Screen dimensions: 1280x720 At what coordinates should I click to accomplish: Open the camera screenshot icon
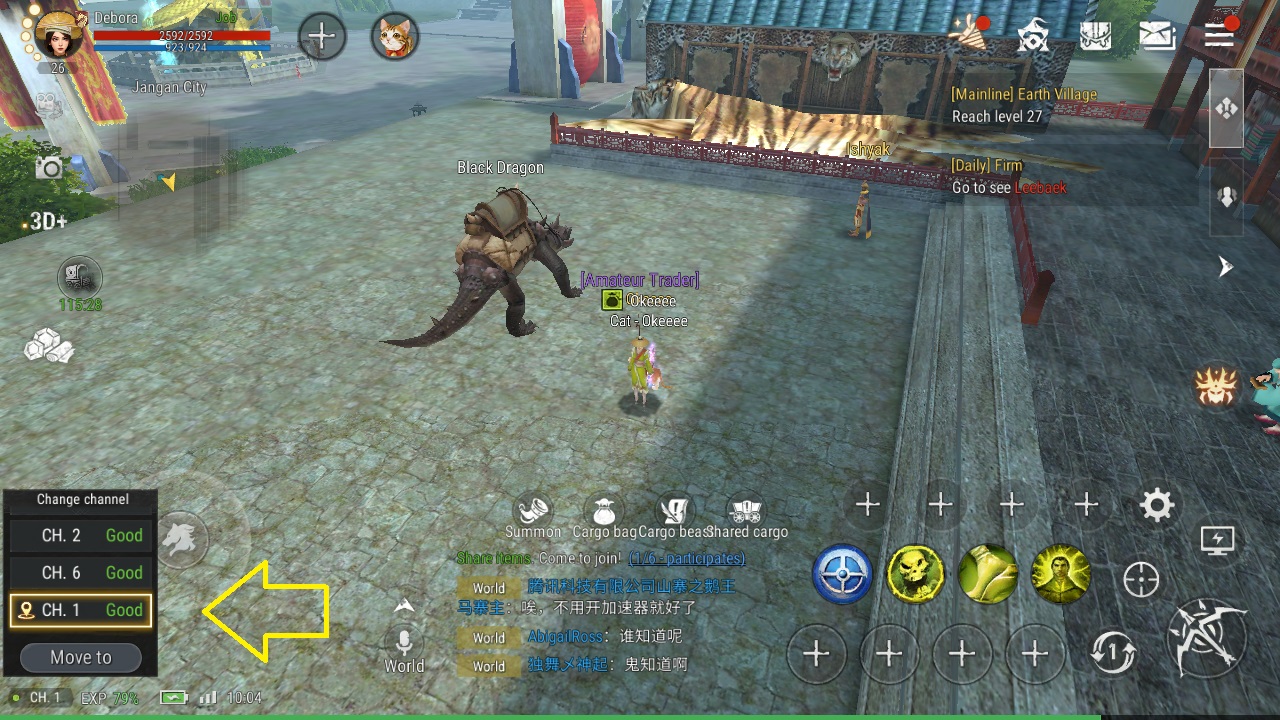point(49,167)
